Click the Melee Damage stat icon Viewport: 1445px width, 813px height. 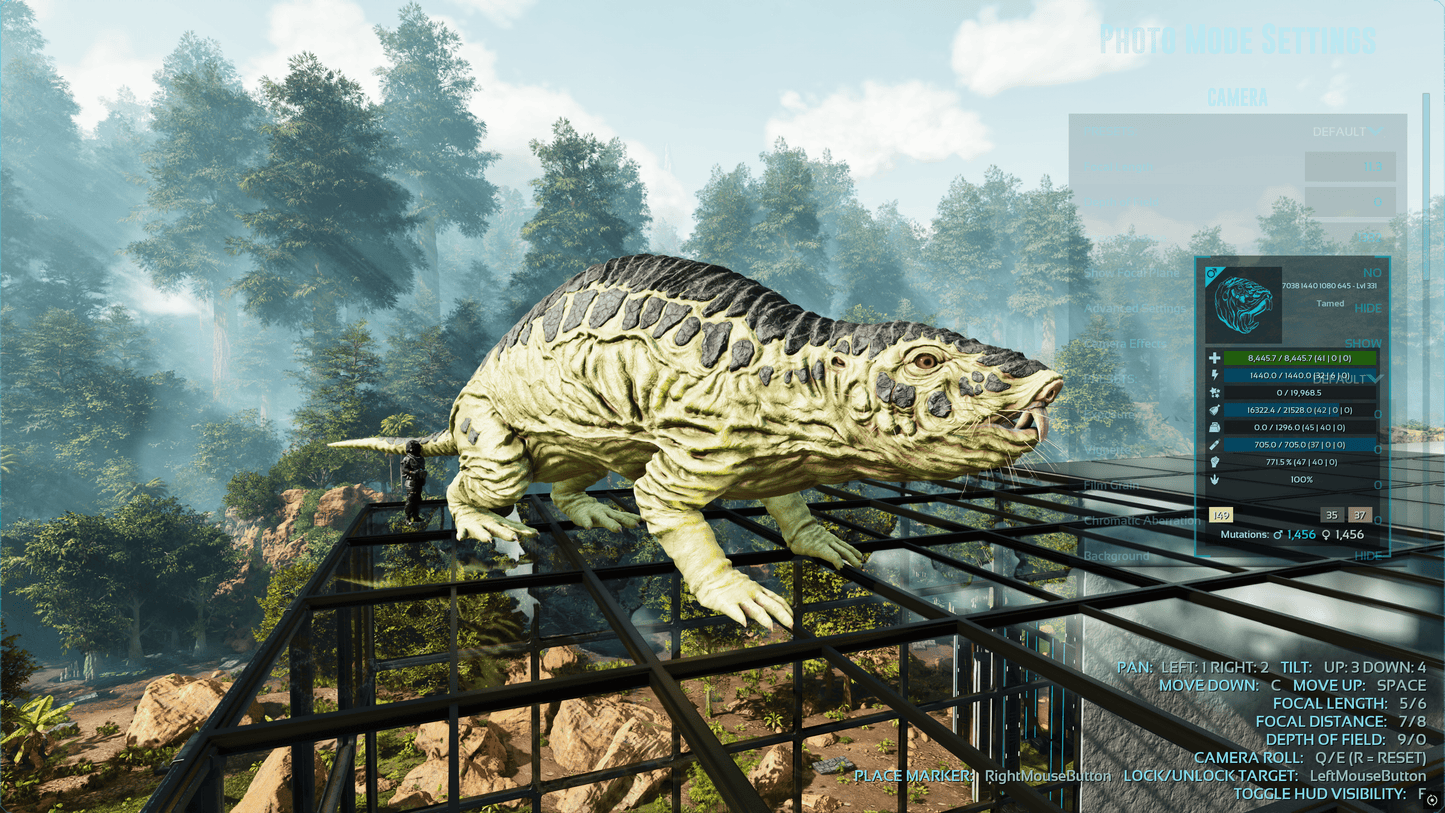coord(1214,444)
